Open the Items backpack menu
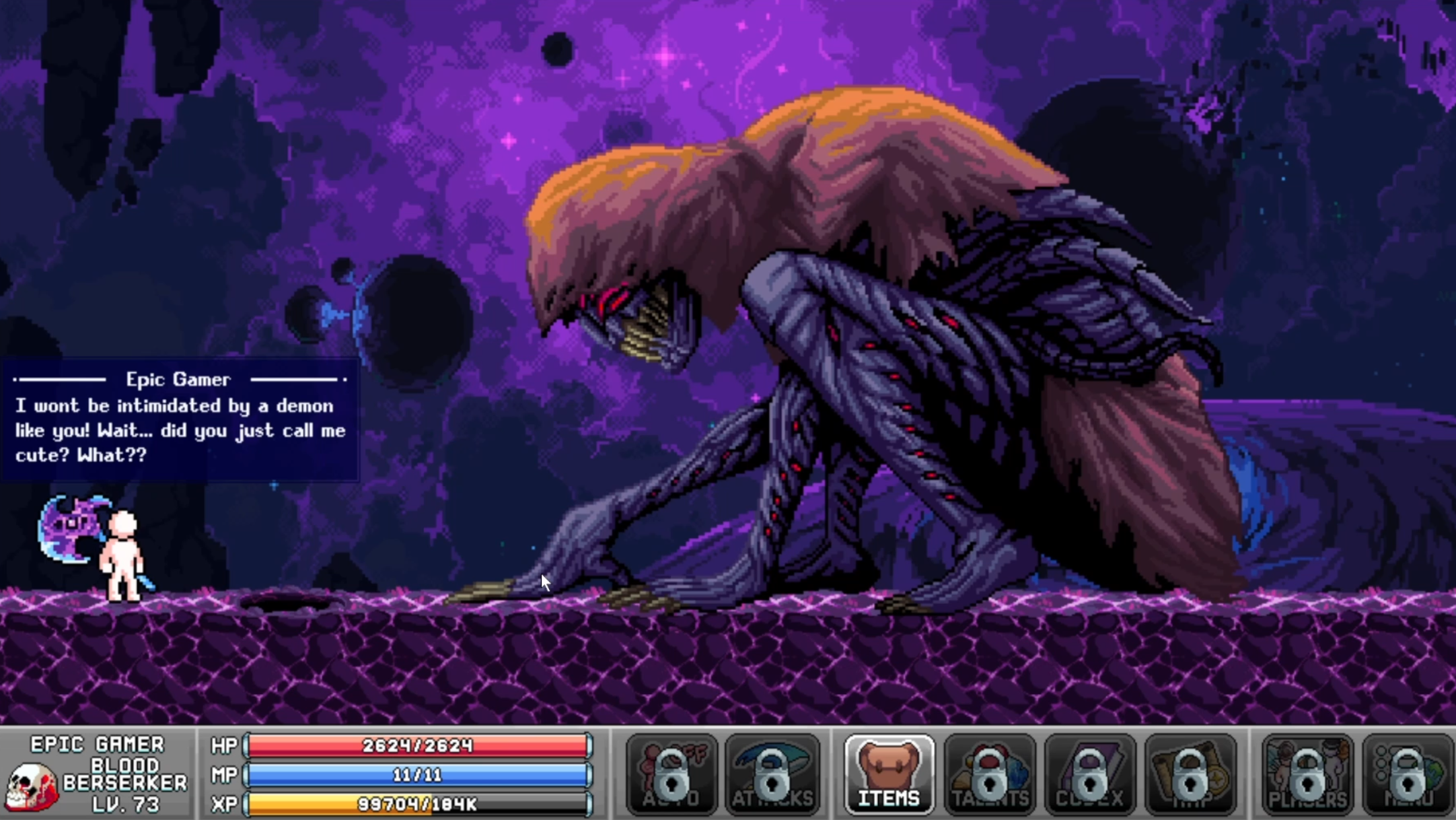 tap(889, 775)
